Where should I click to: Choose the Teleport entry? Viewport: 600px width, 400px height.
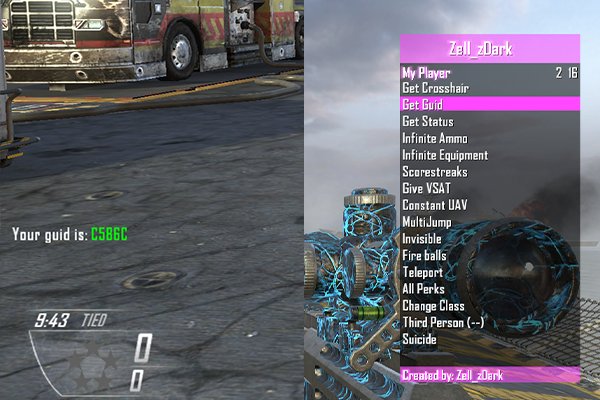423,272
